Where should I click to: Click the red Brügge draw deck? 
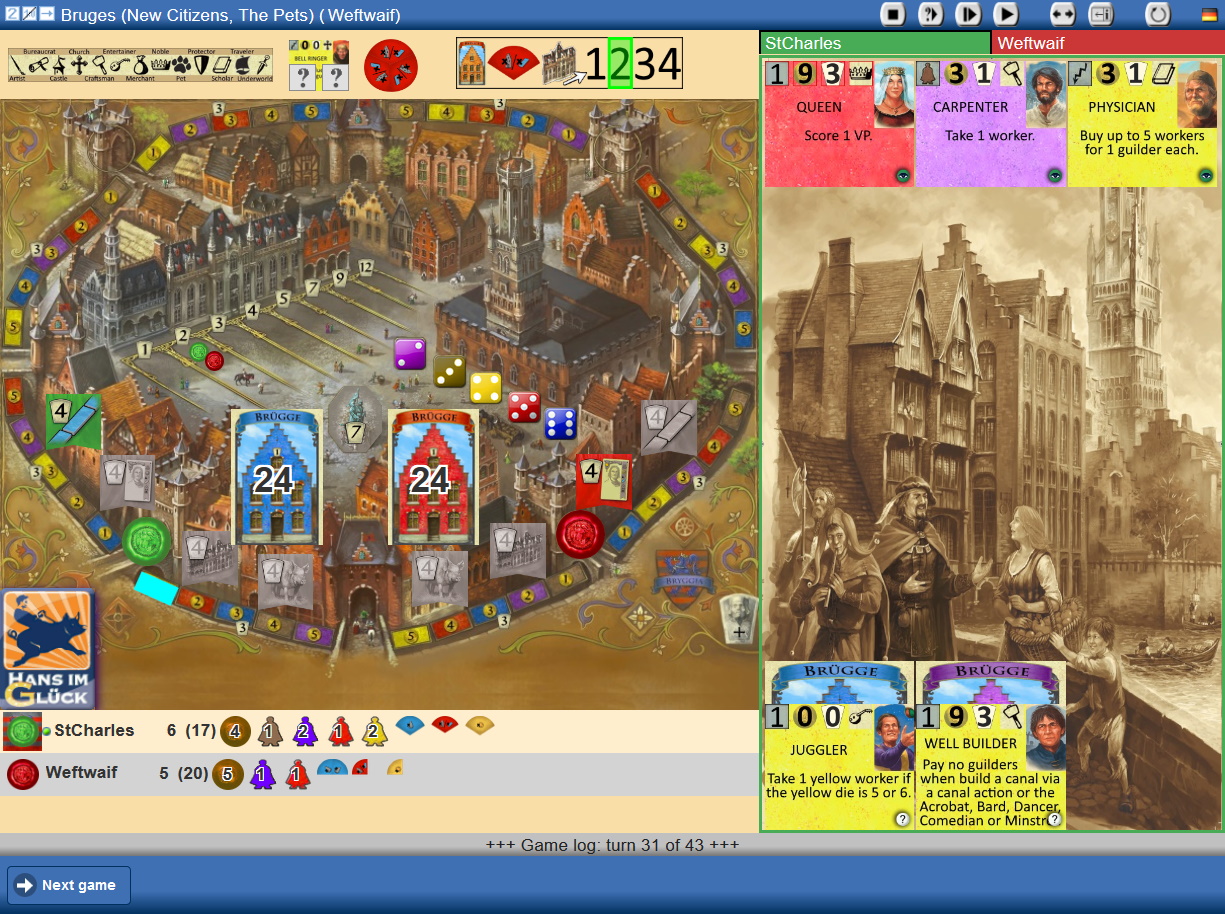pyautogui.click(x=430, y=477)
